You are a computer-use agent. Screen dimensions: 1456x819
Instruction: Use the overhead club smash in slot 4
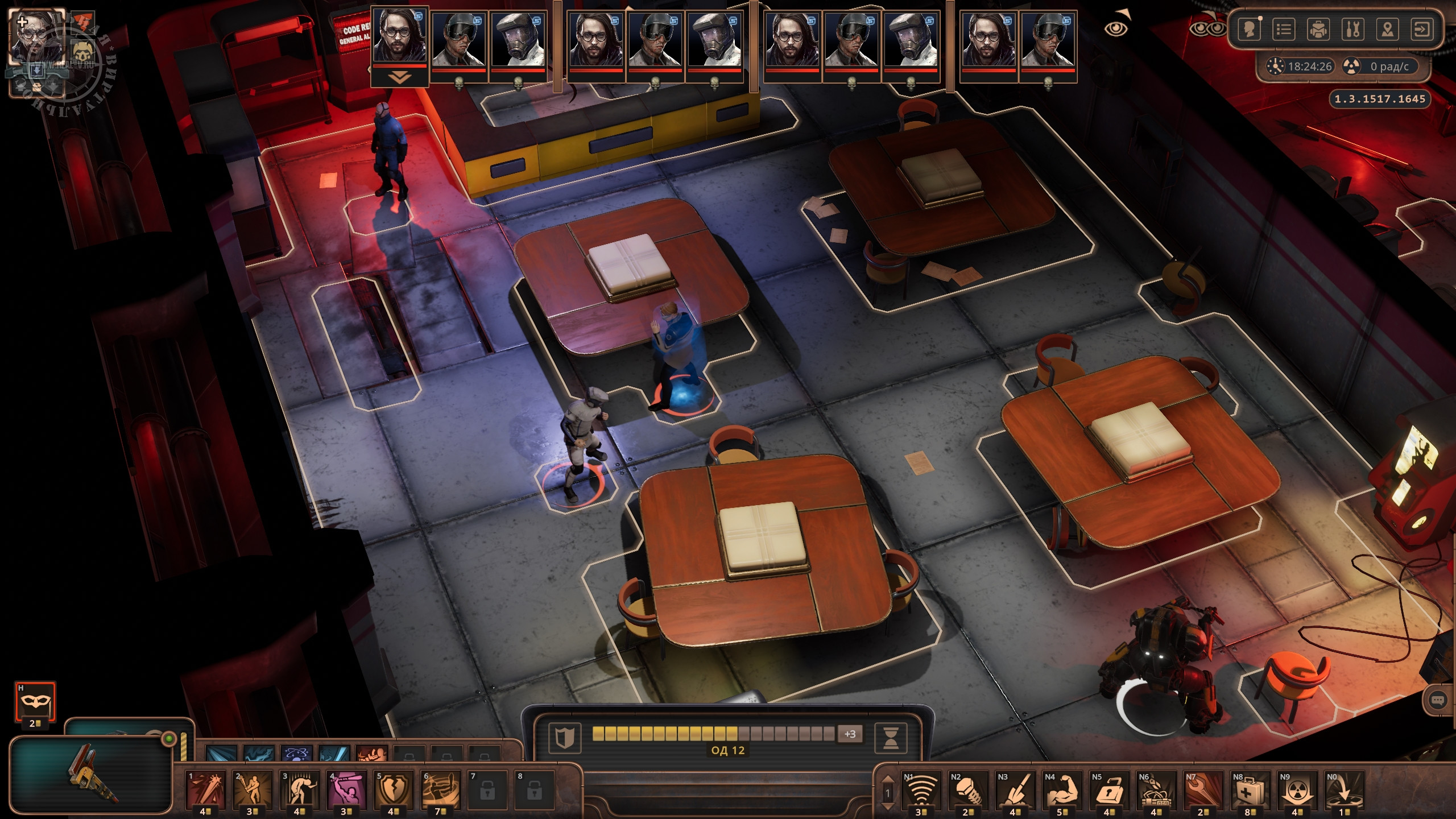point(346,789)
